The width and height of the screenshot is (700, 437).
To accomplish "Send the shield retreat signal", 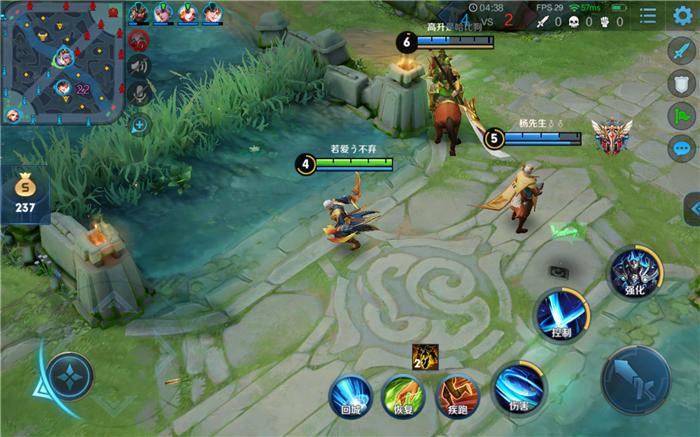I will pos(681,83).
